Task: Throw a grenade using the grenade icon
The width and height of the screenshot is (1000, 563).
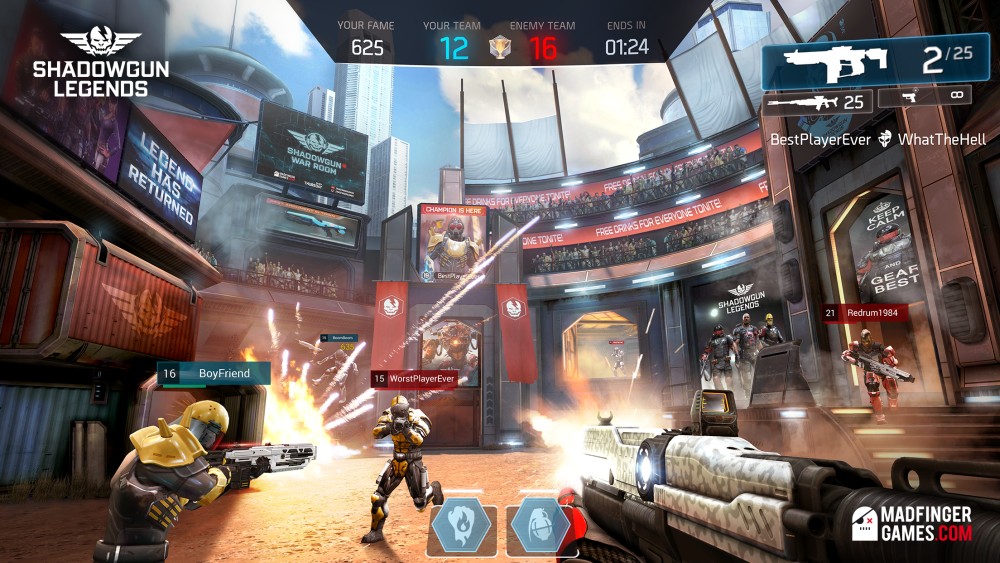Action: pos(541,522)
